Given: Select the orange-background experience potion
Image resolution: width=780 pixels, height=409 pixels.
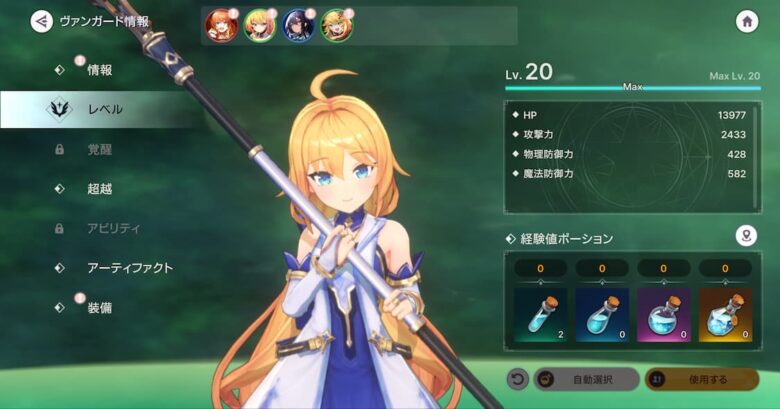Looking at the screenshot, I should pos(725,315).
